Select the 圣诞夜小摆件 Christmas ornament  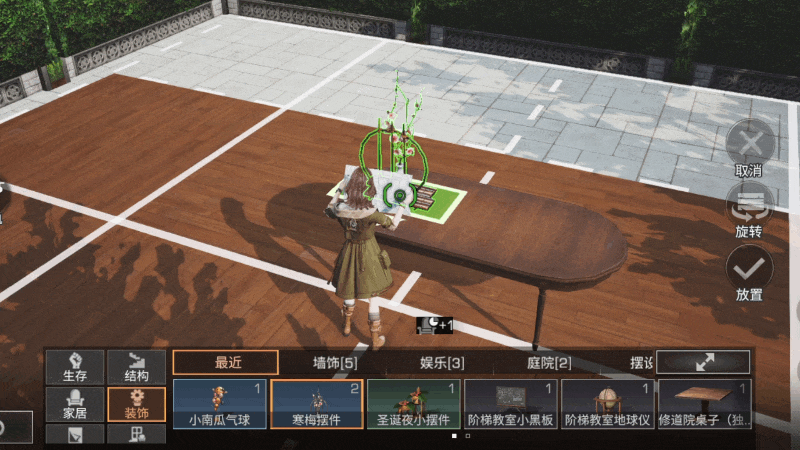click(413, 404)
